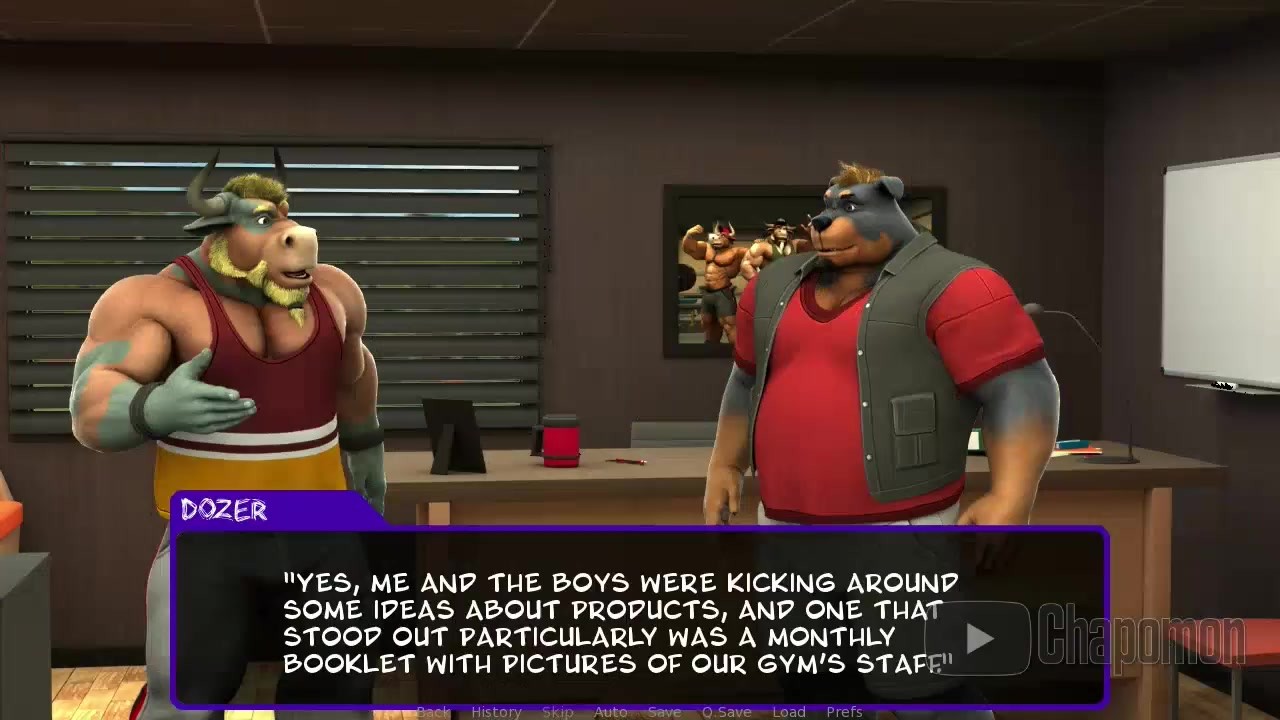
Task: Open the Save game screen
Action: click(x=664, y=712)
